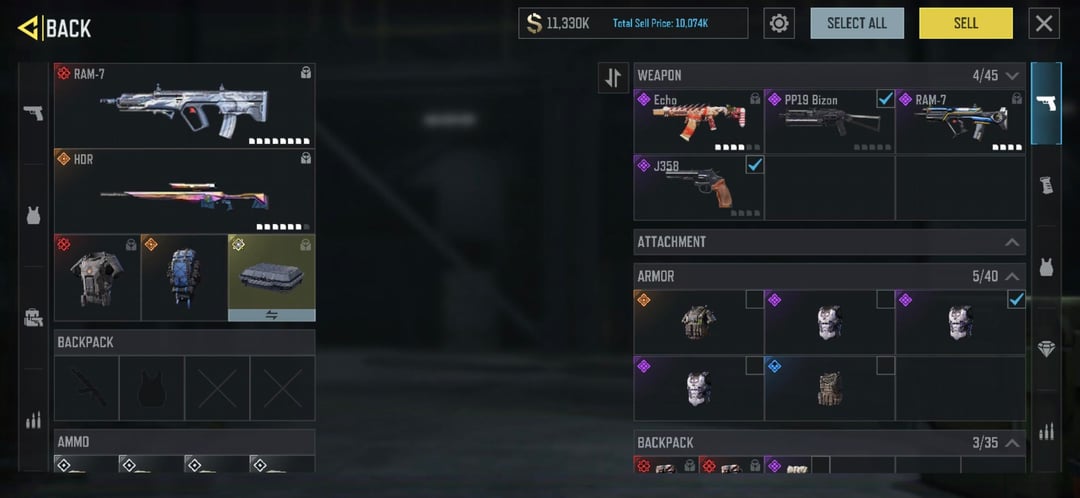The height and width of the screenshot is (498, 1080).
Task: Open the ammo bullets category tab
Action: click(x=1046, y=432)
